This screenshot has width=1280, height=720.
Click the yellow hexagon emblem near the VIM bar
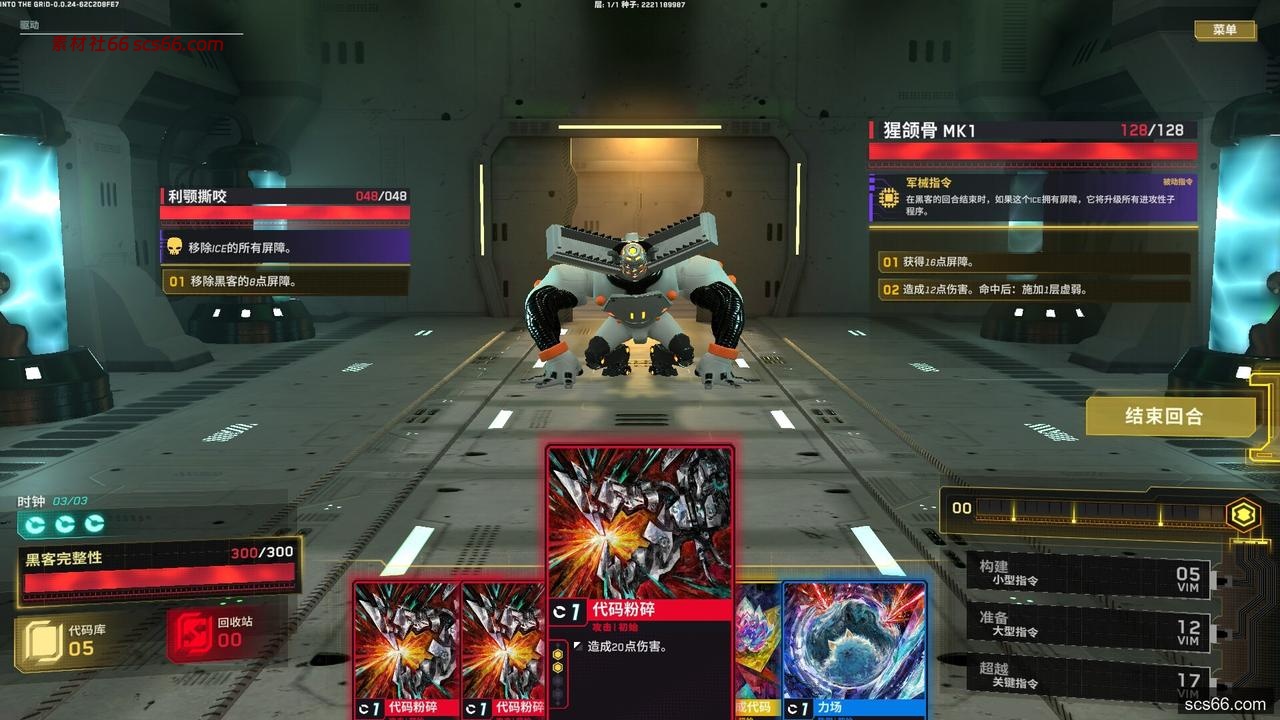pyautogui.click(x=1243, y=513)
